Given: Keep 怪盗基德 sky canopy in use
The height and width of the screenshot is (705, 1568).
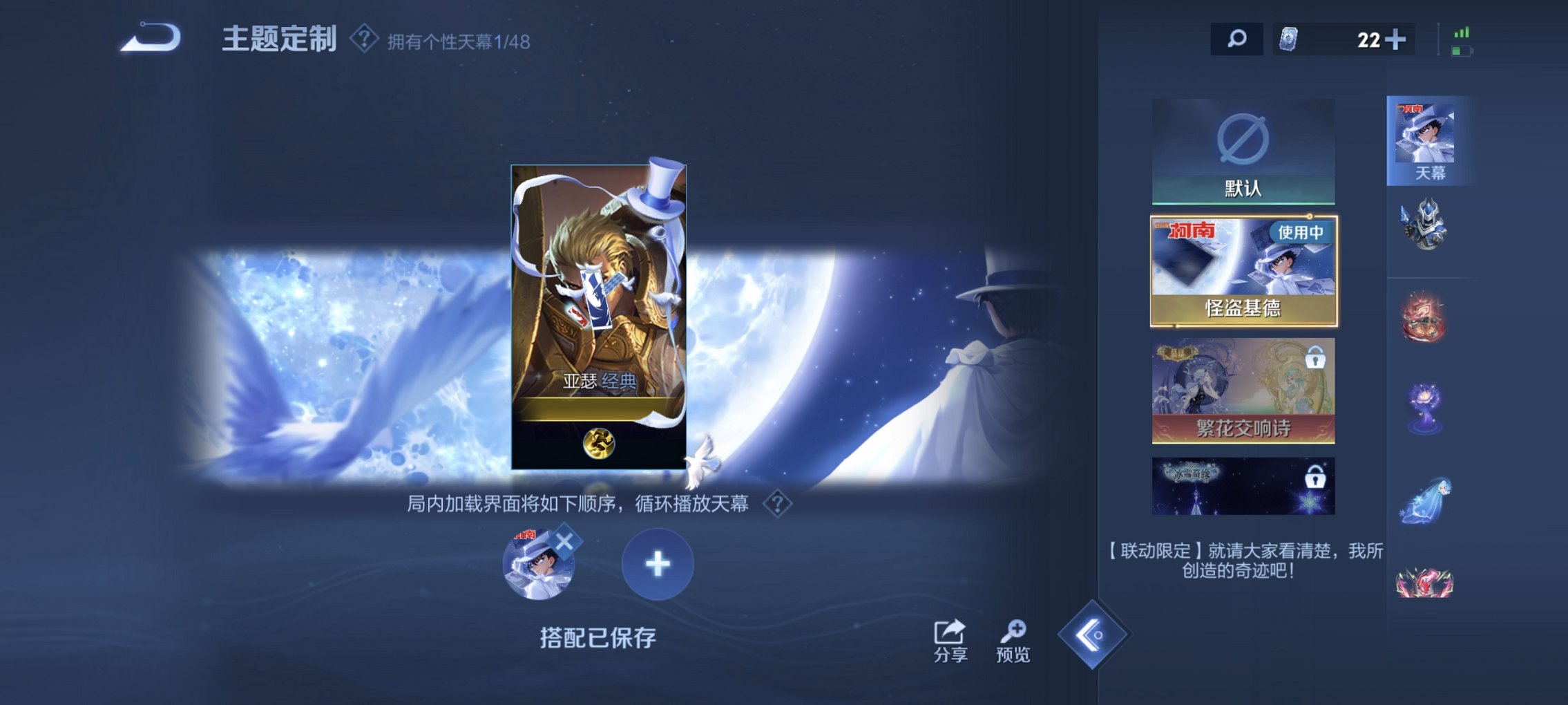Looking at the screenshot, I should coord(1243,270).
